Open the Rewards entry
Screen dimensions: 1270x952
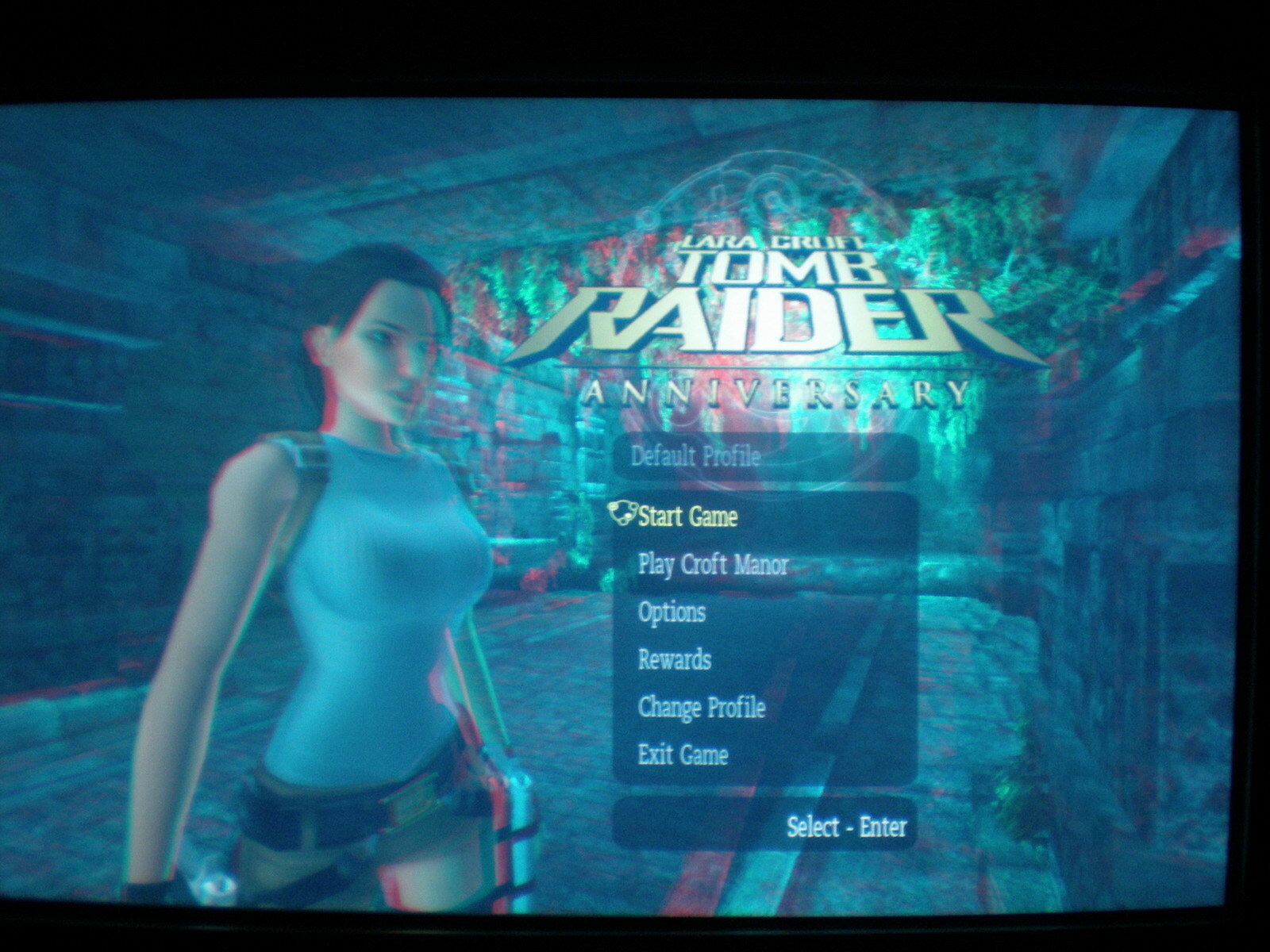pyautogui.click(x=674, y=659)
